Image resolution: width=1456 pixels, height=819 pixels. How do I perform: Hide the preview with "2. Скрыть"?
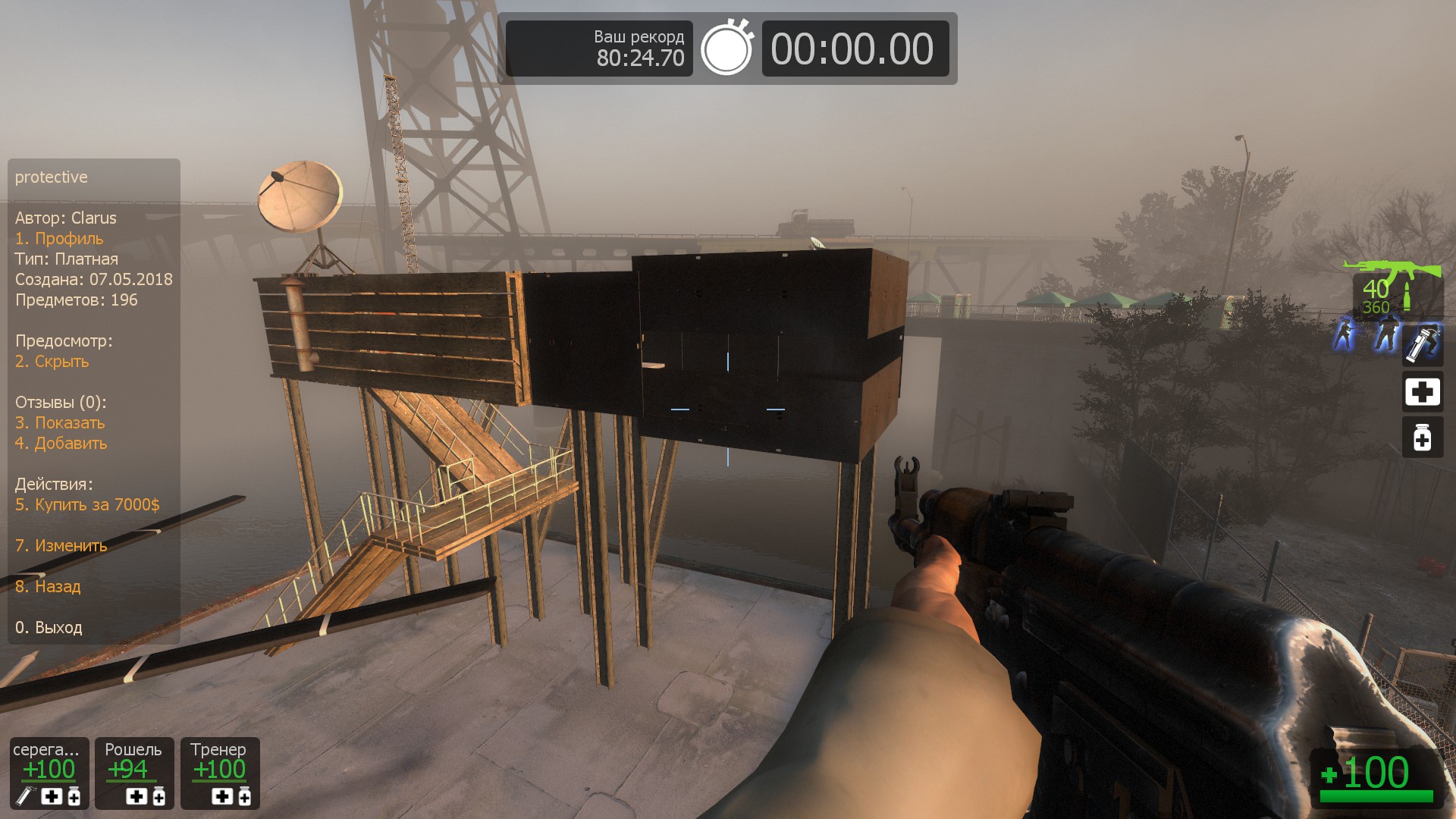point(52,362)
